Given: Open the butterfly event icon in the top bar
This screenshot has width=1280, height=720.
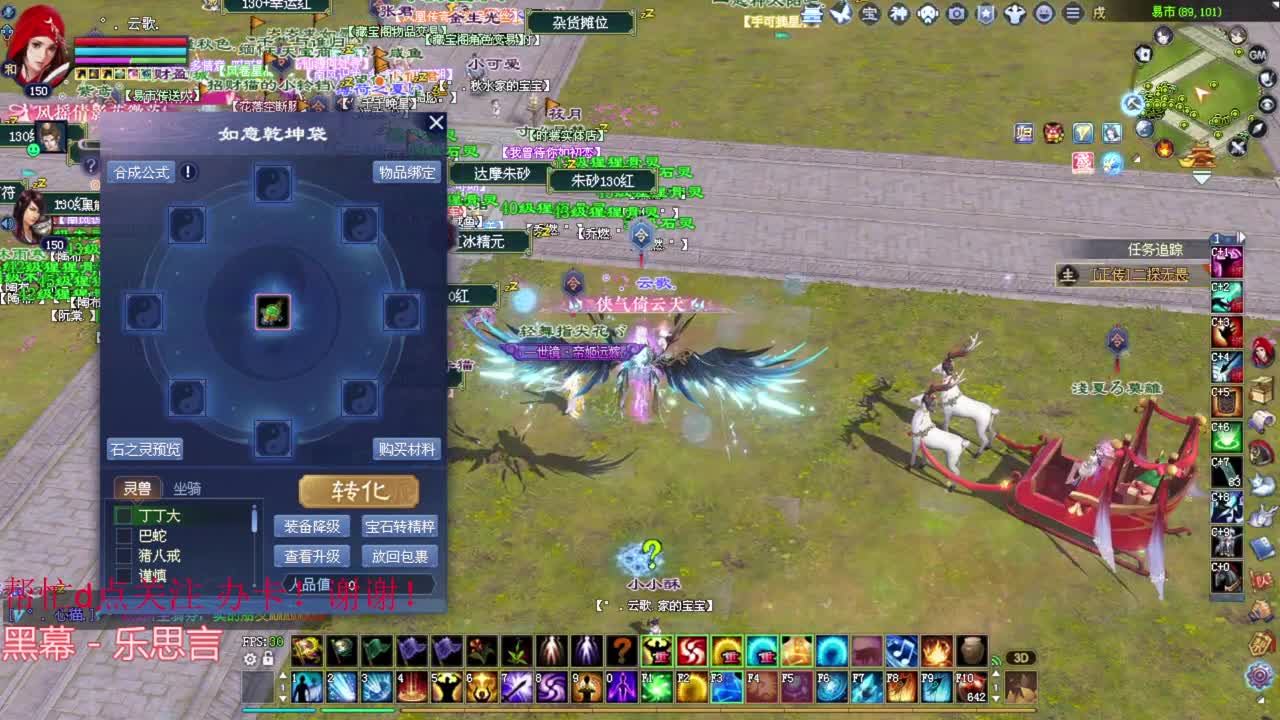Looking at the screenshot, I should tap(840, 14).
